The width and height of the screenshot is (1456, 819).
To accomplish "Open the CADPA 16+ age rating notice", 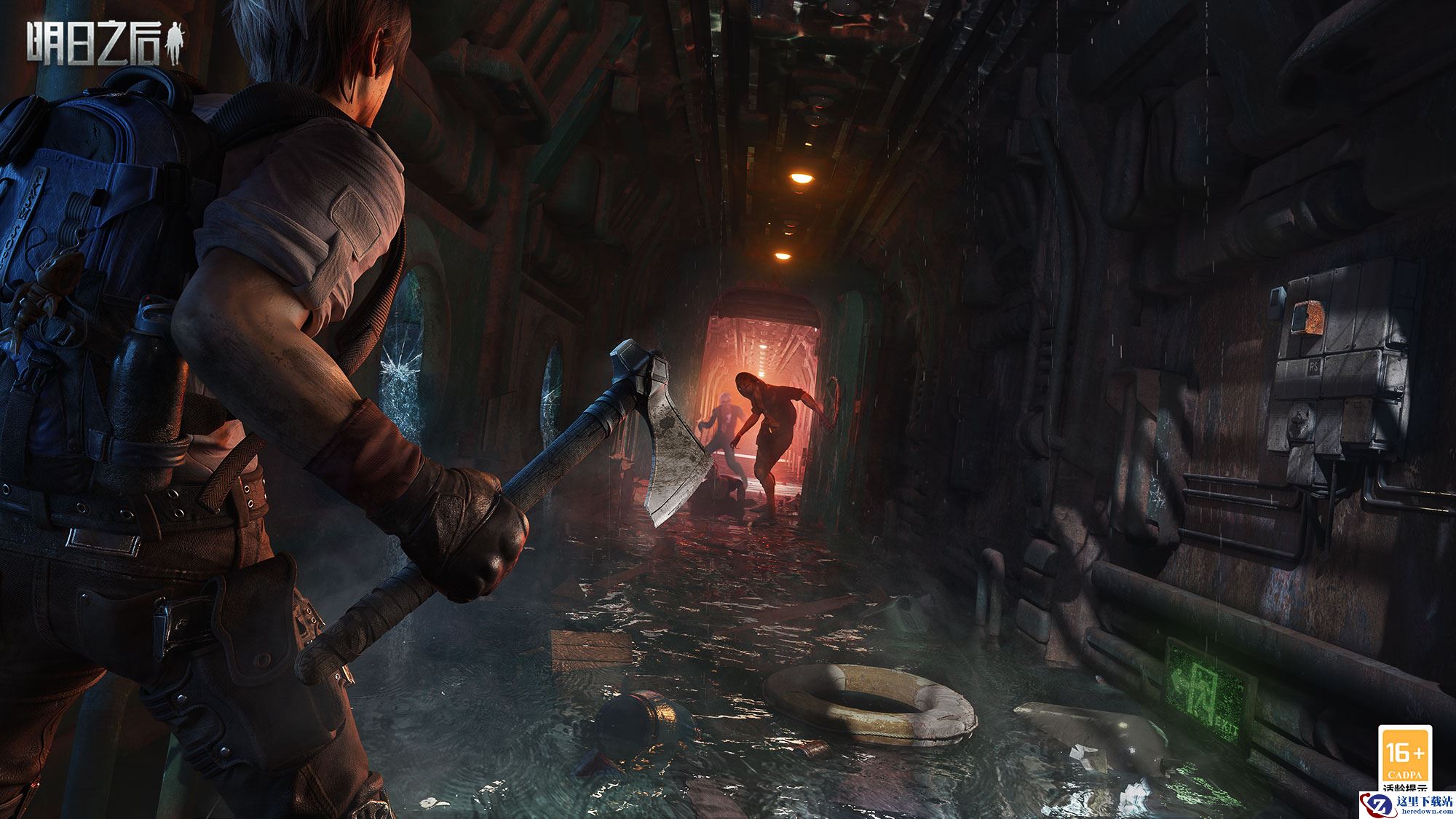I will (x=1405, y=758).
